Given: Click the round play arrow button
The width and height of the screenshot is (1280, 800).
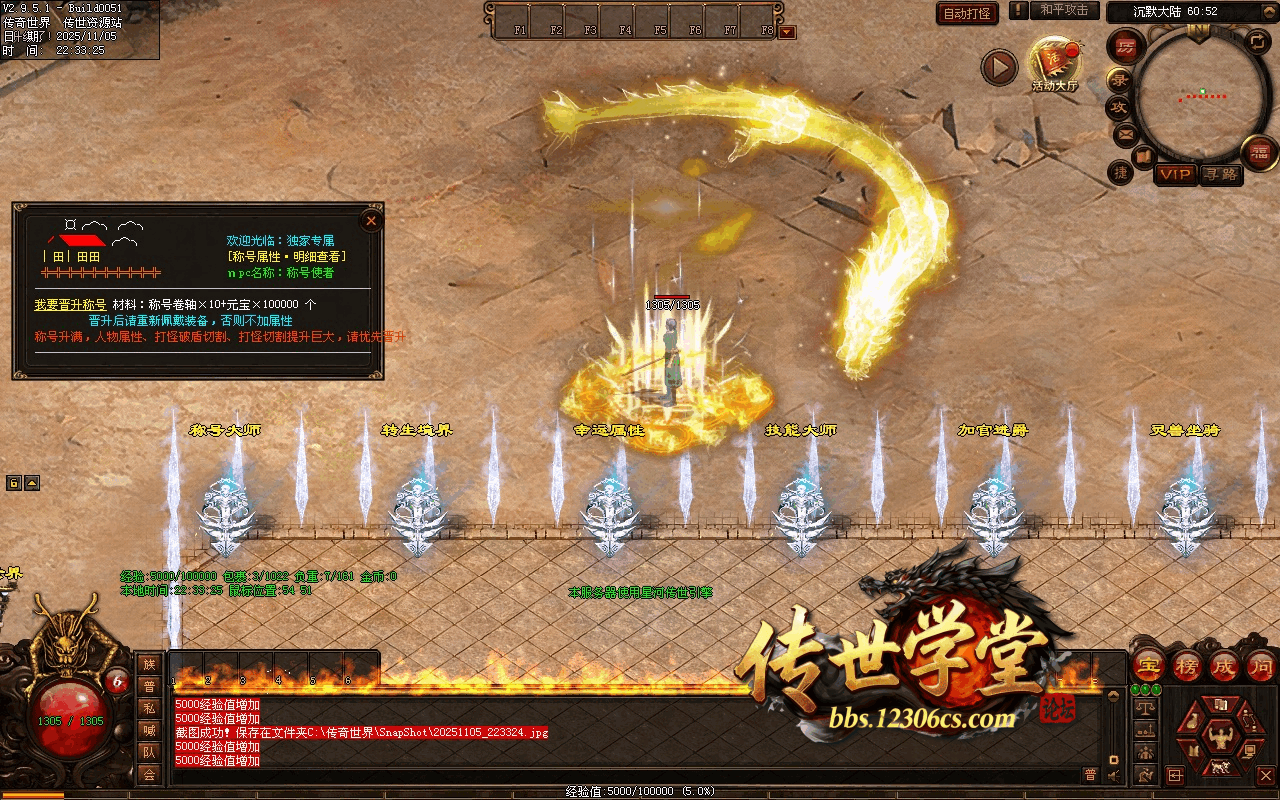Looking at the screenshot, I should [998, 67].
